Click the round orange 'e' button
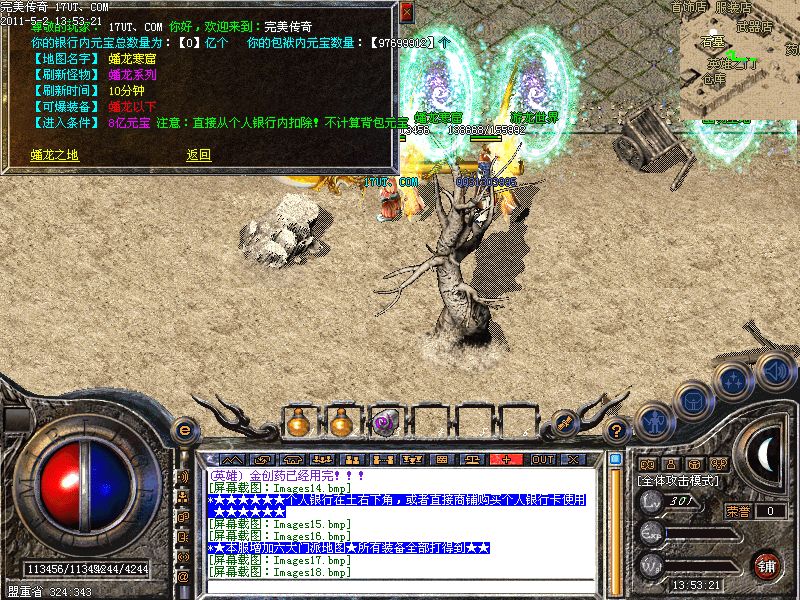 [184, 431]
